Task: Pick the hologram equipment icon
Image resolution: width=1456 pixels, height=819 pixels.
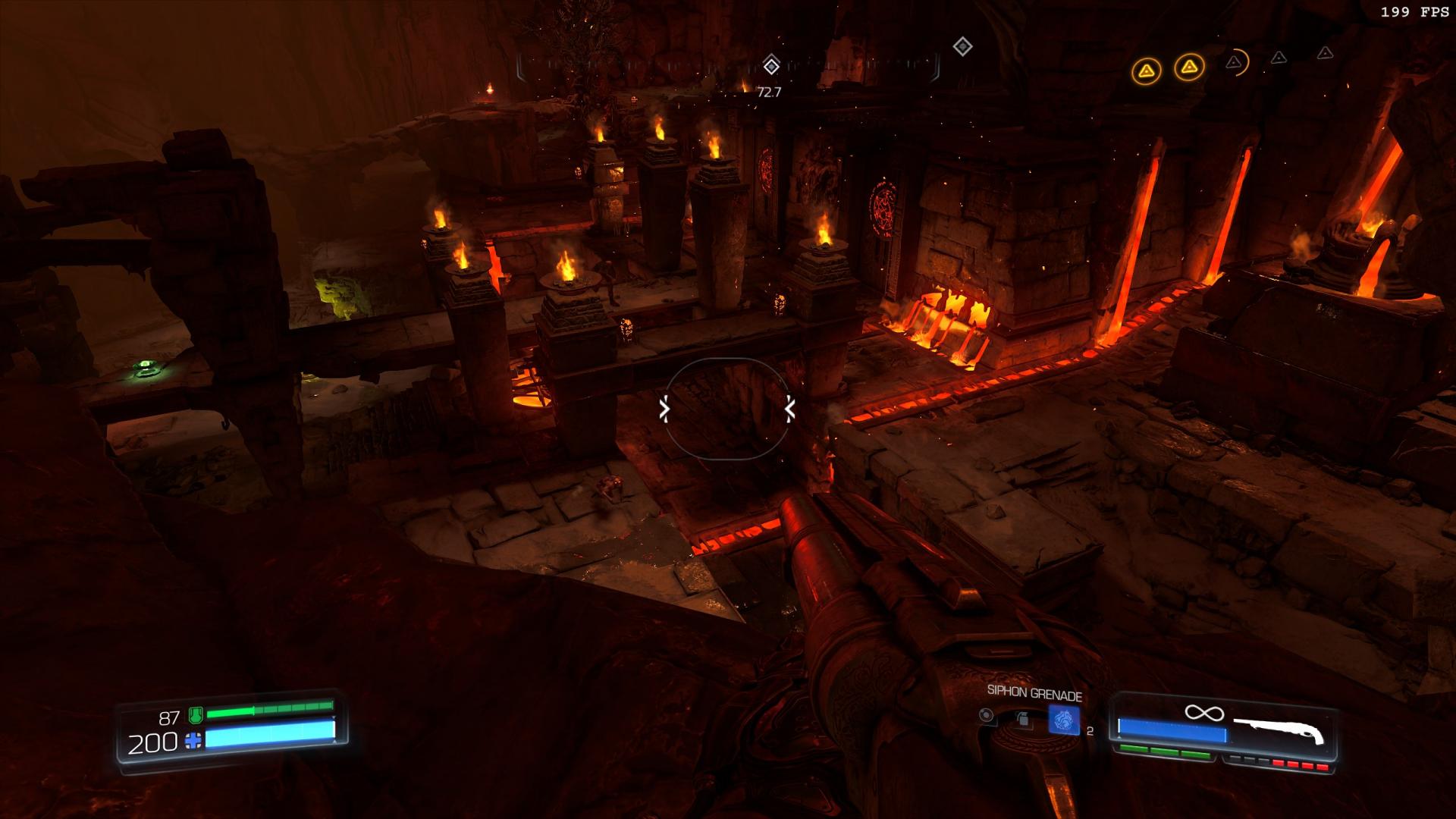Action: (x=986, y=715)
